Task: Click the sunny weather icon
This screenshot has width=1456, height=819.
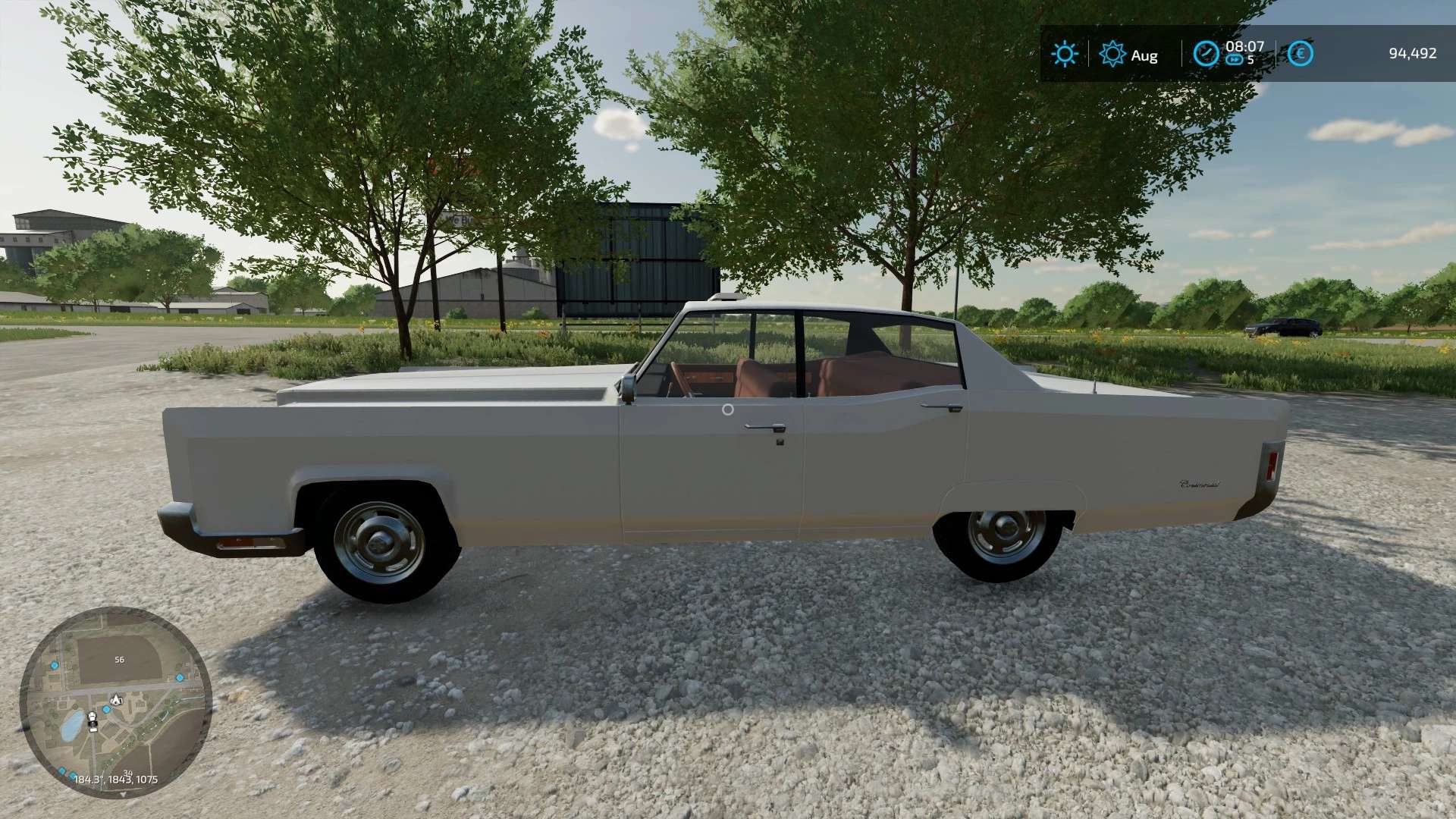Action: click(1064, 54)
